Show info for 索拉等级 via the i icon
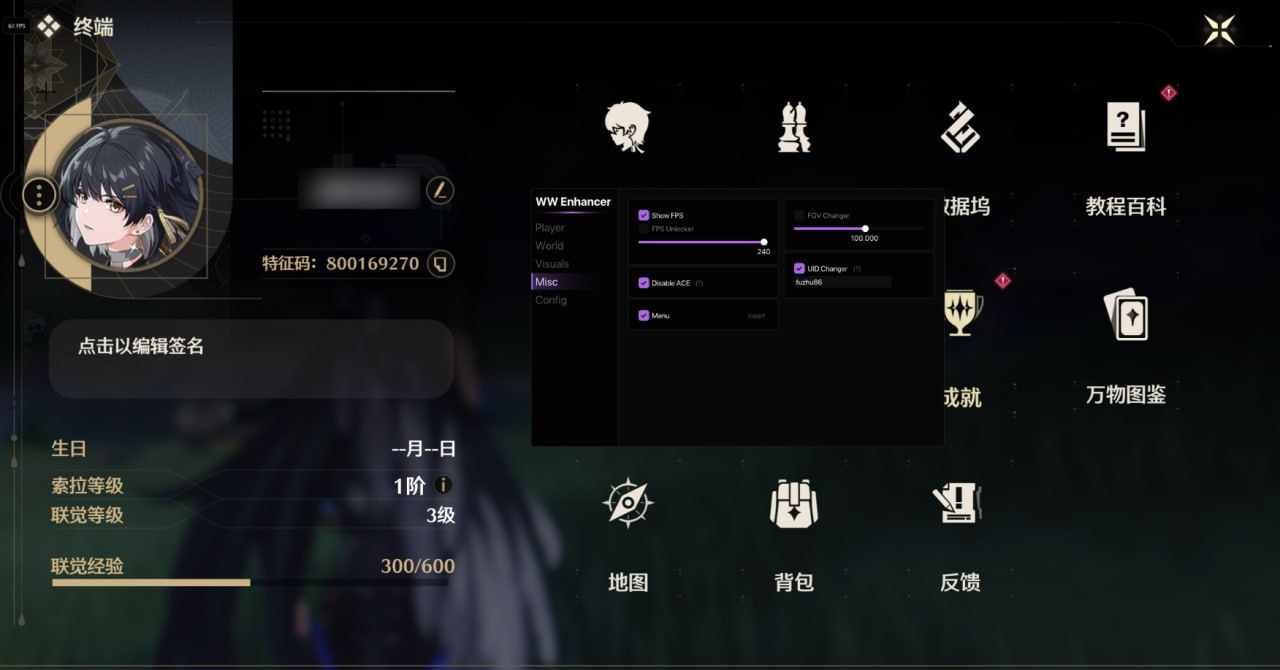Viewport: 1280px width, 670px height. 443,485
